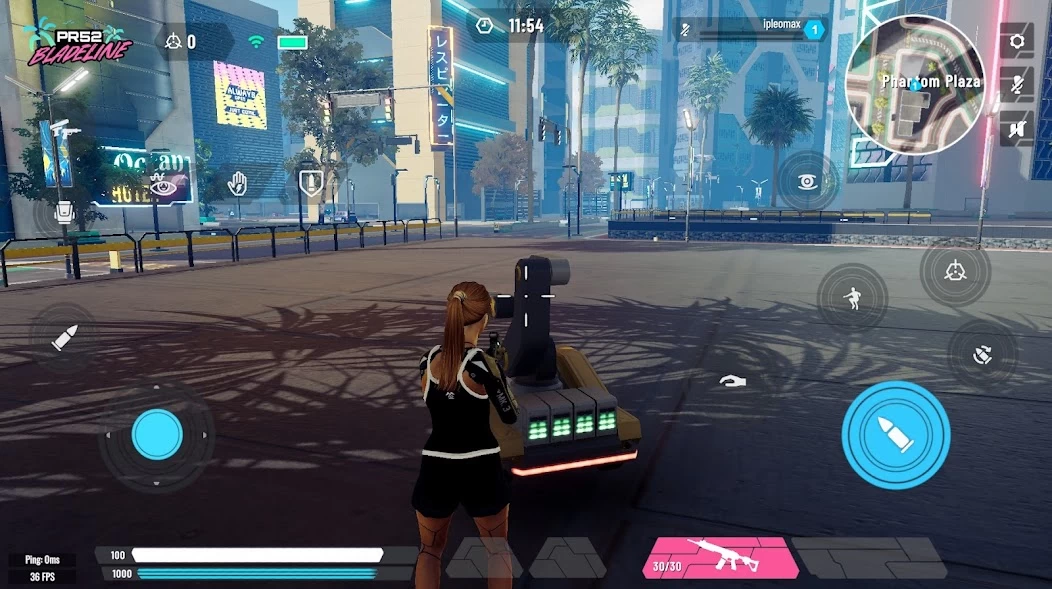Activate the aim-down-sights crosshair button

(955, 271)
